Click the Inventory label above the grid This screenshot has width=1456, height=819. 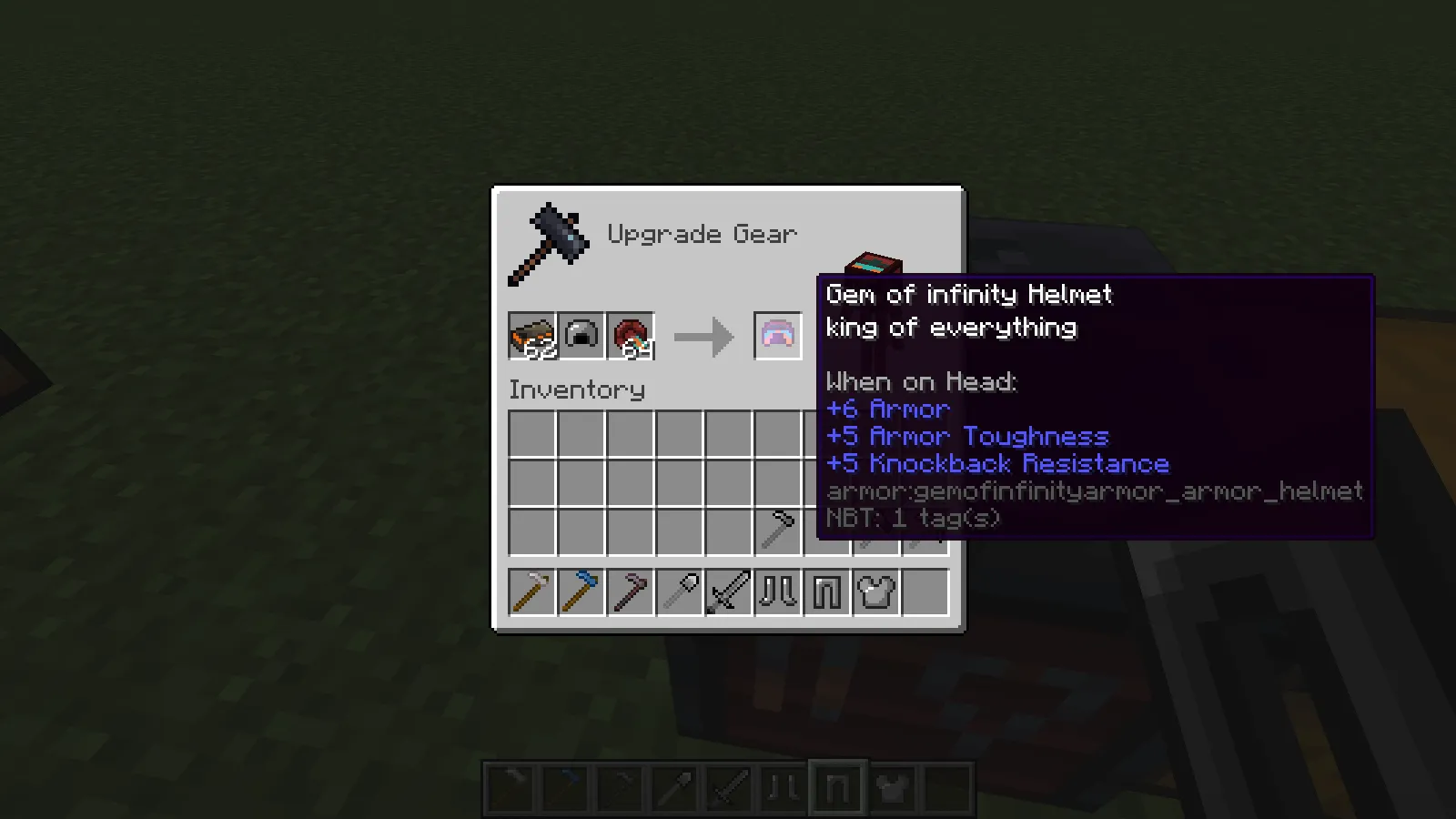pos(577,389)
